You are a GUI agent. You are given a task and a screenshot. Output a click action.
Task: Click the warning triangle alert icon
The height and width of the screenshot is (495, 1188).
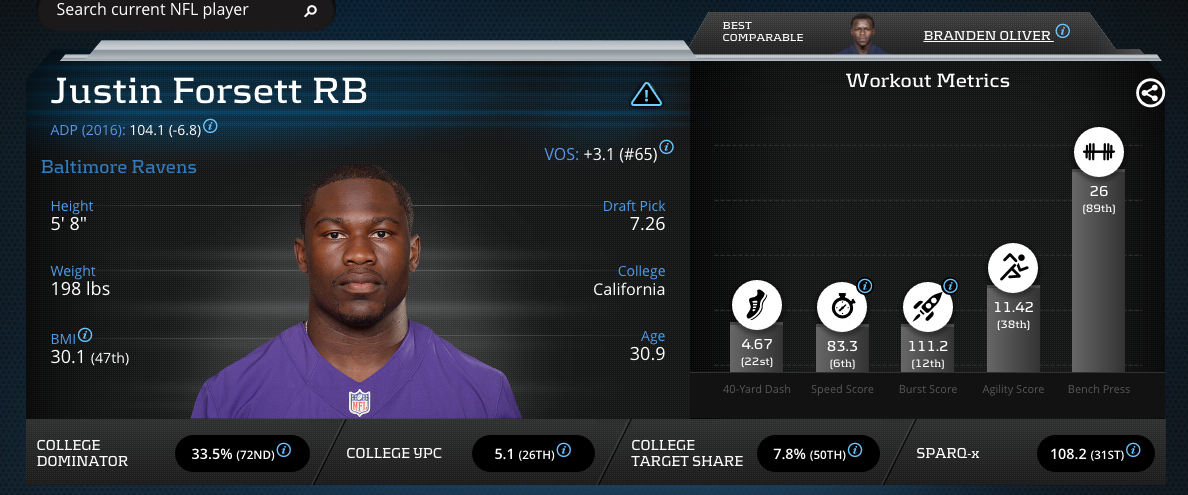point(647,95)
